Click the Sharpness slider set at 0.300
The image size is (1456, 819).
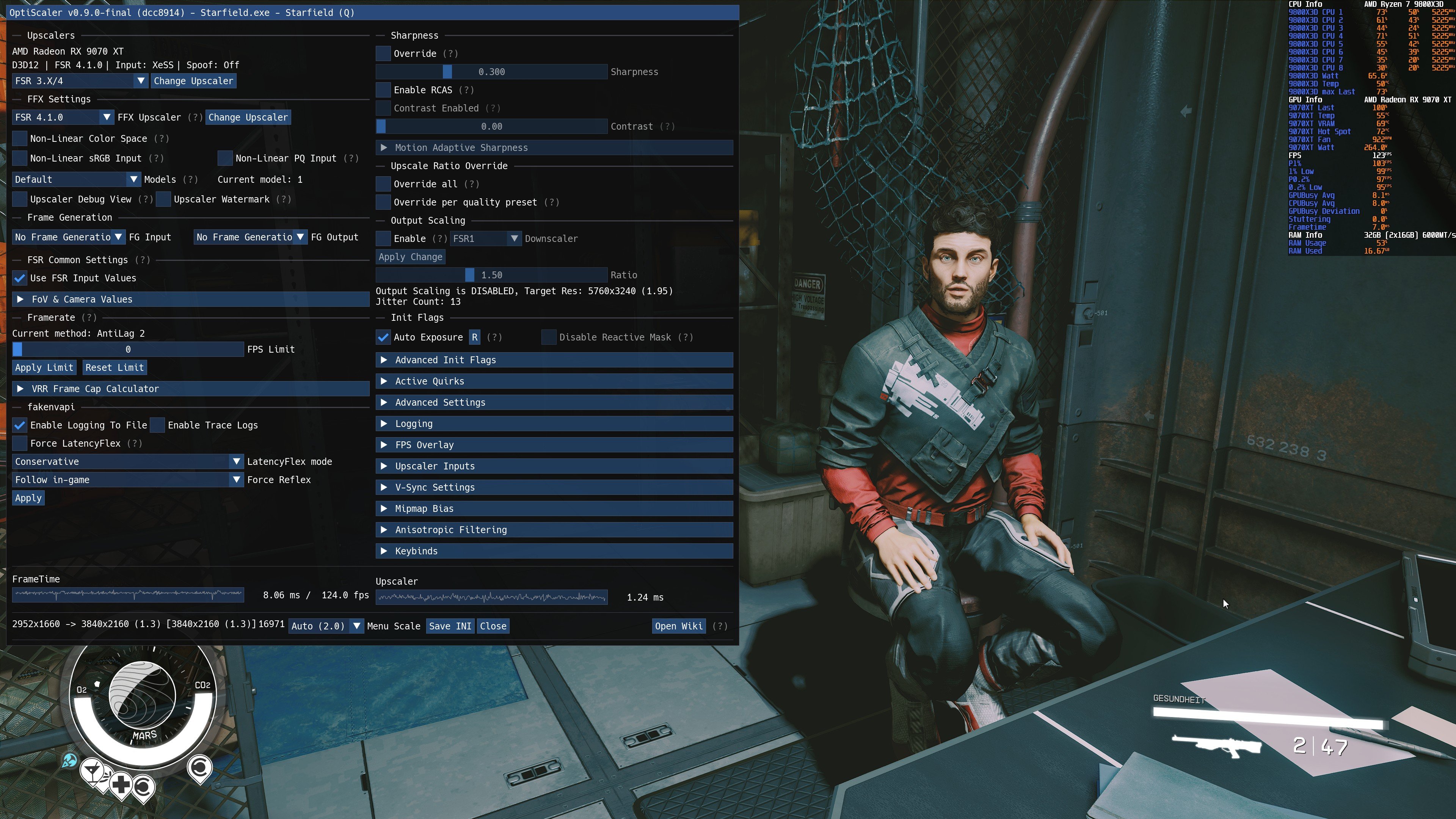448,72
